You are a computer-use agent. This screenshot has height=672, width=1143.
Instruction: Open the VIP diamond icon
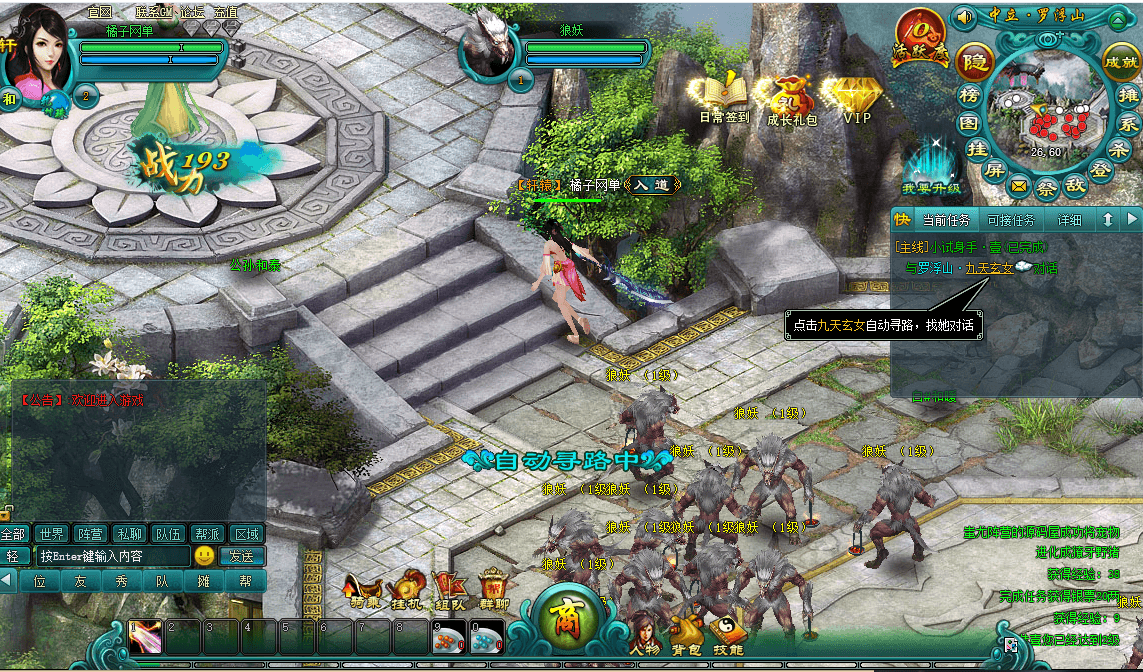[x=856, y=96]
